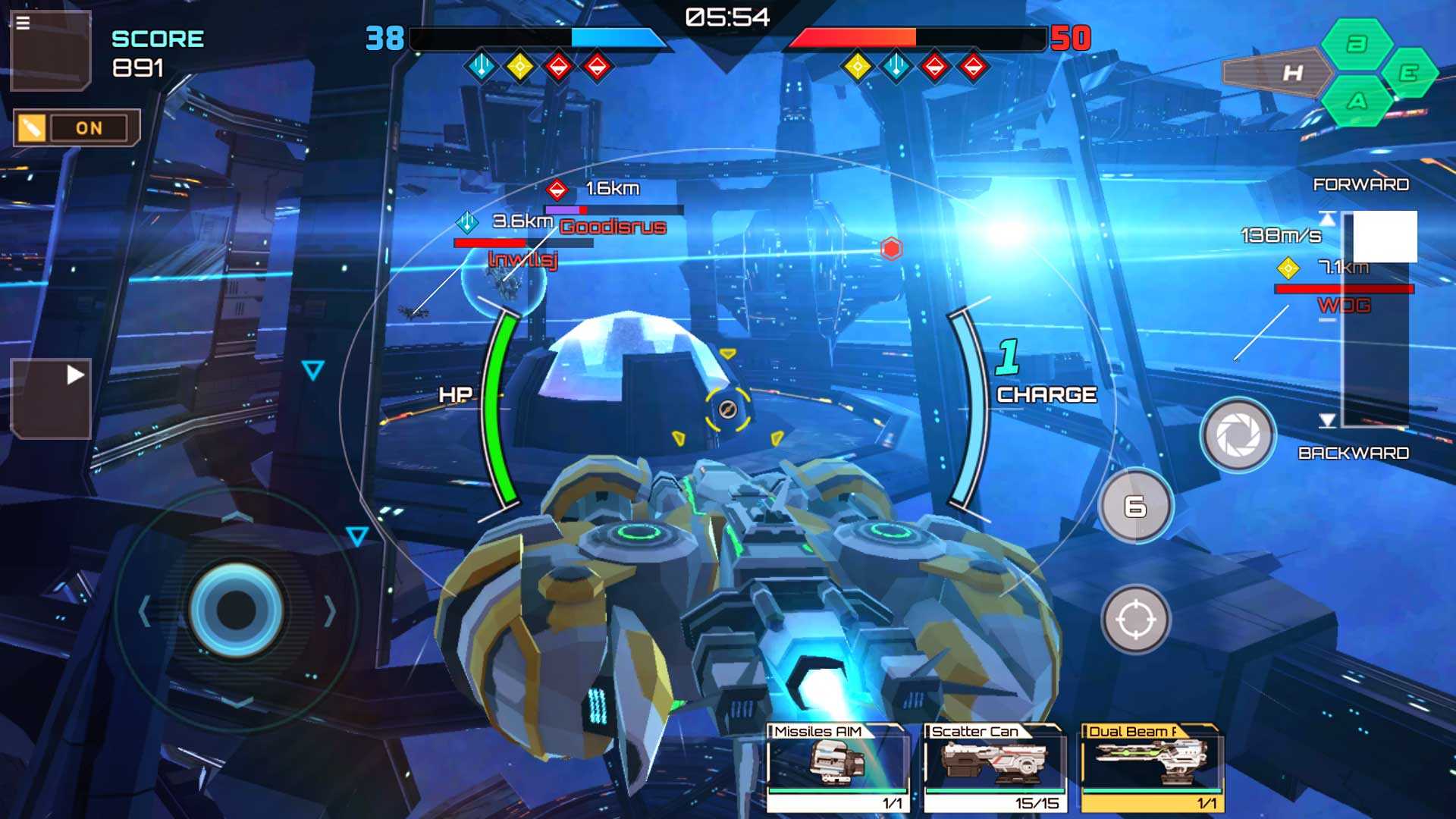The width and height of the screenshot is (1456, 819).
Task: Tap the top lowercase a hexagon
Action: click(x=1357, y=44)
